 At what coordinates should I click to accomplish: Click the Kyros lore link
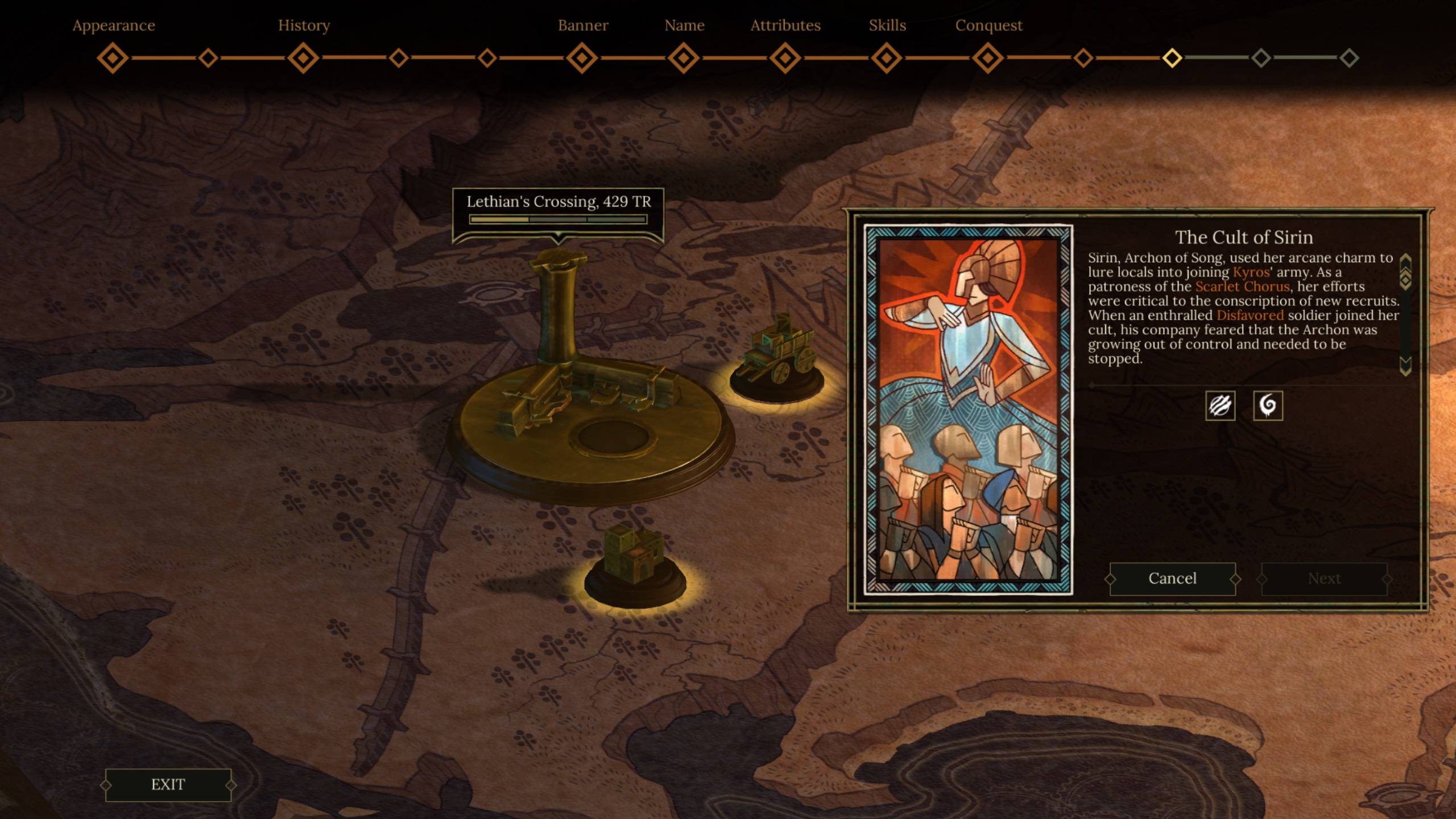[x=1251, y=272]
